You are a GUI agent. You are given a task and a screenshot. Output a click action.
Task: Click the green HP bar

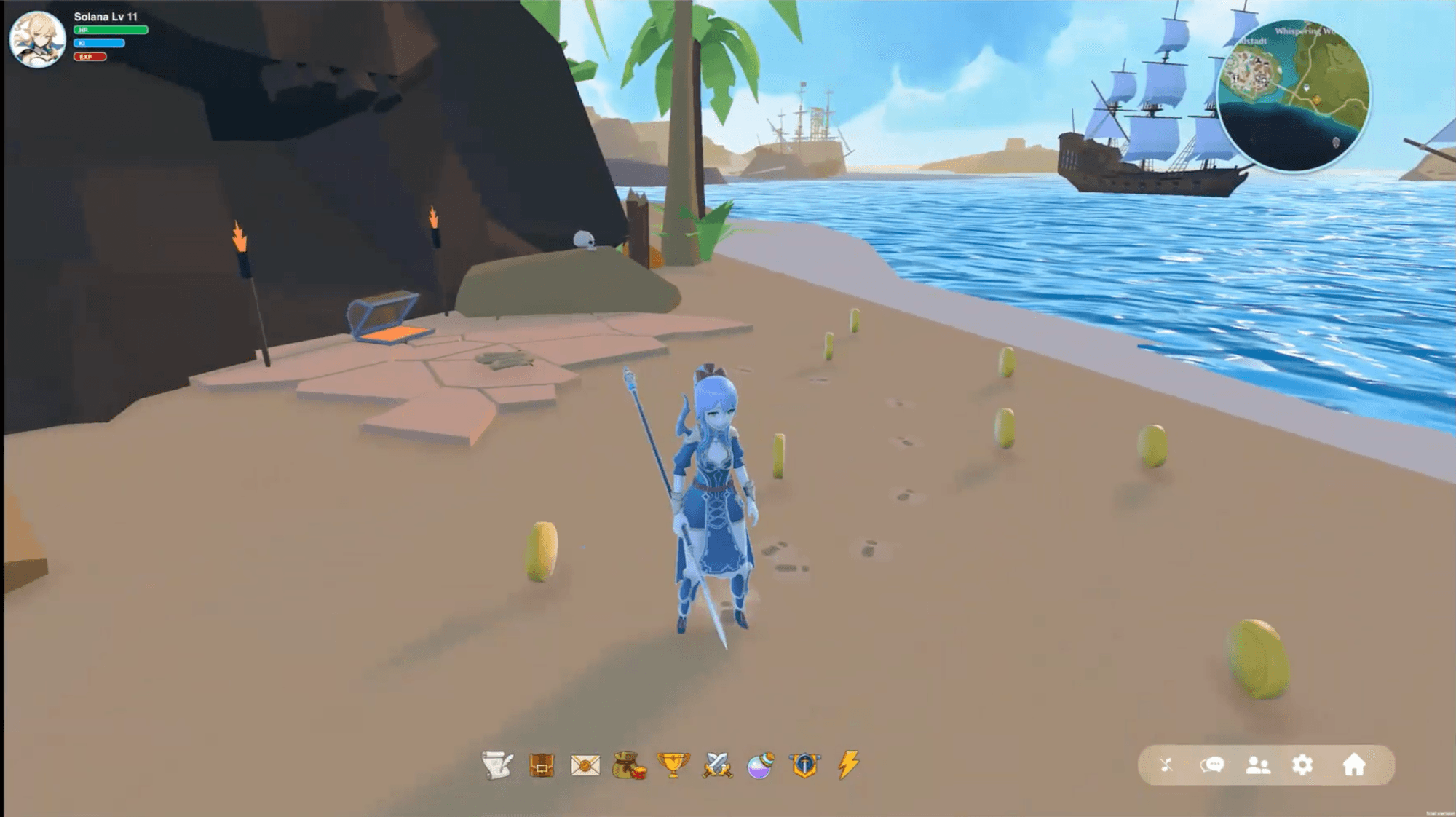[111, 30]
